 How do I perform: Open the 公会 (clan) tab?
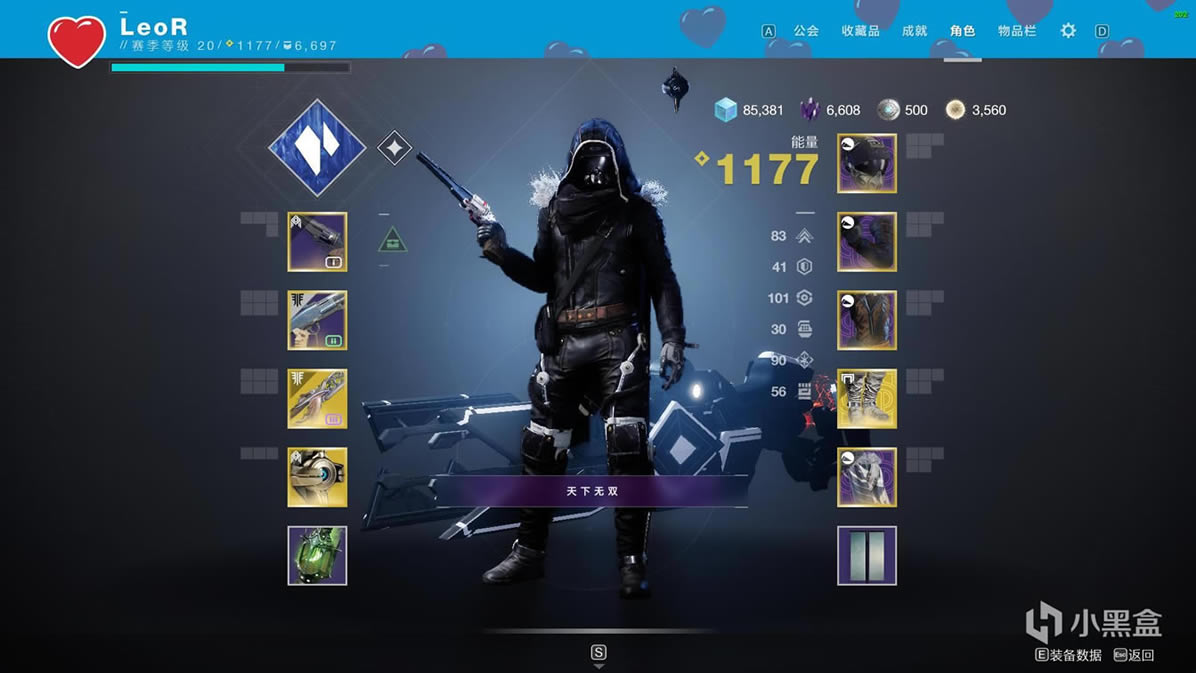click(x=806, y=31)
